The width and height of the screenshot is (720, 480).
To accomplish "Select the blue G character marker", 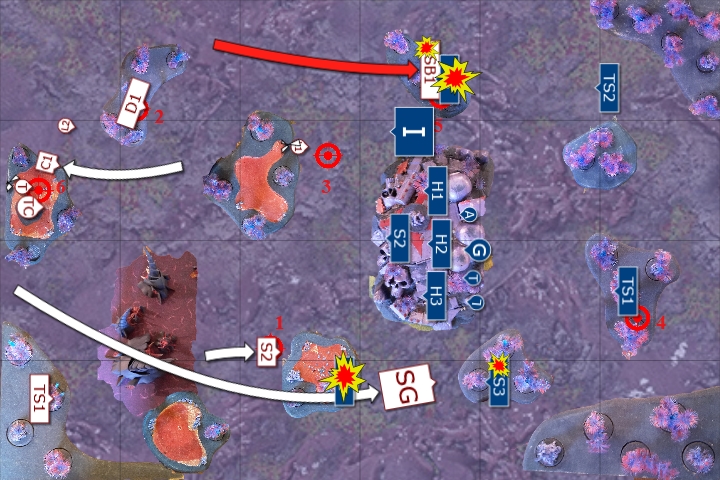I will click(478, 249).
